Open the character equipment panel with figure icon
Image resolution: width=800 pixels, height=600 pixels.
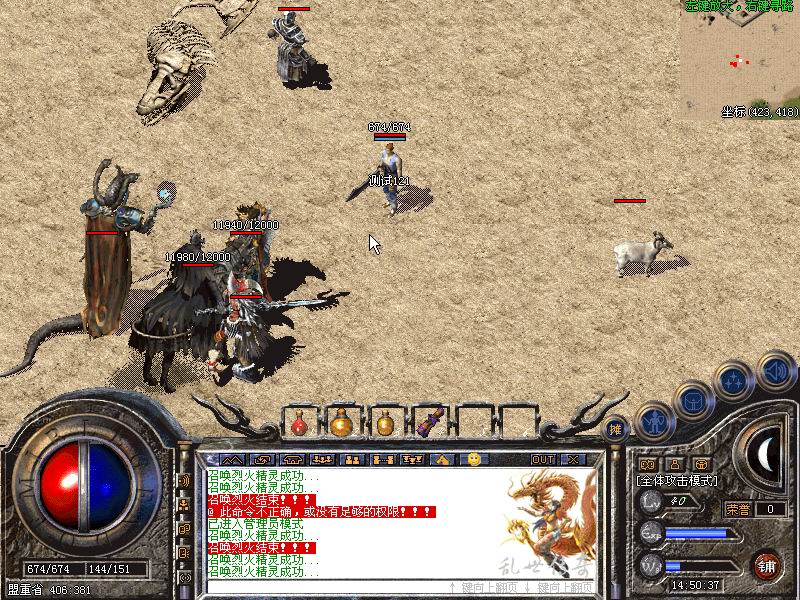point(654,421)
